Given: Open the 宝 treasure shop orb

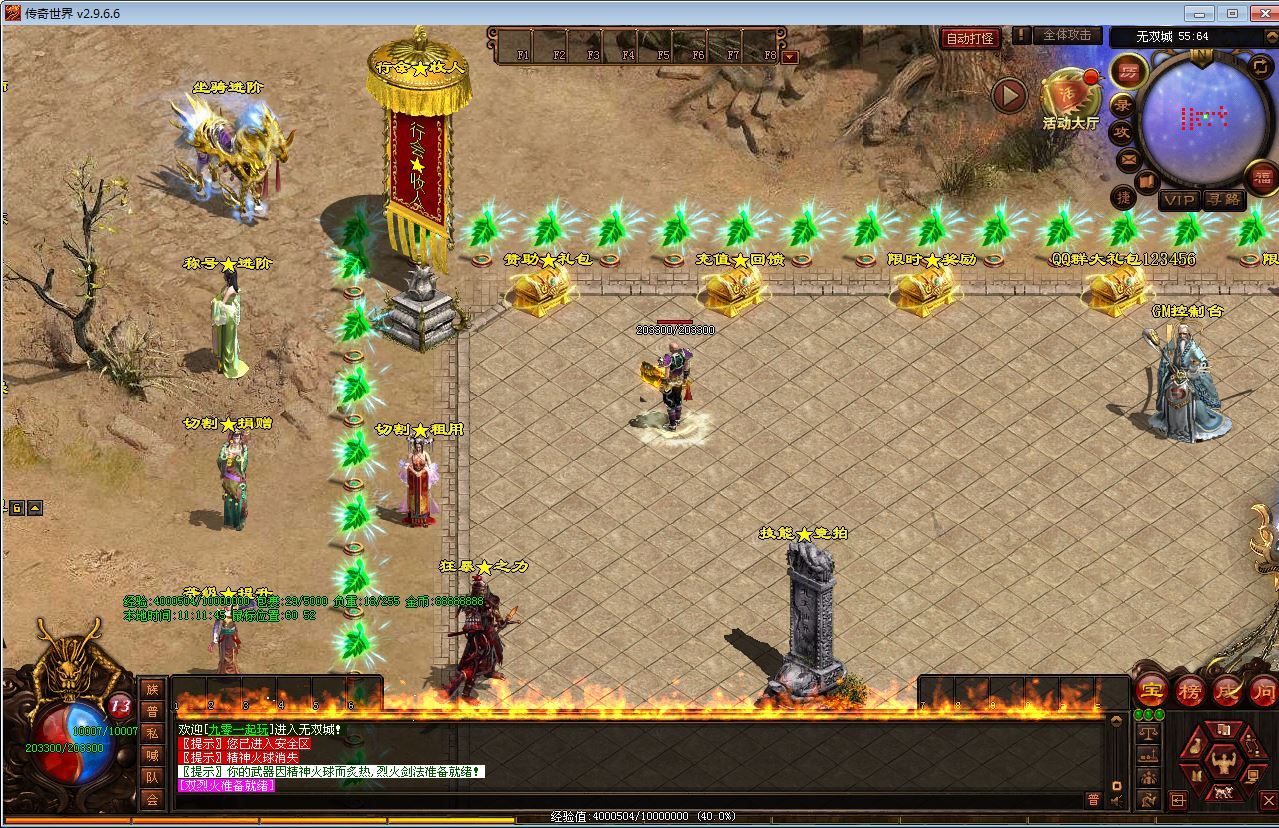Looking at the screenshot, I should (x=1152, y=690).
